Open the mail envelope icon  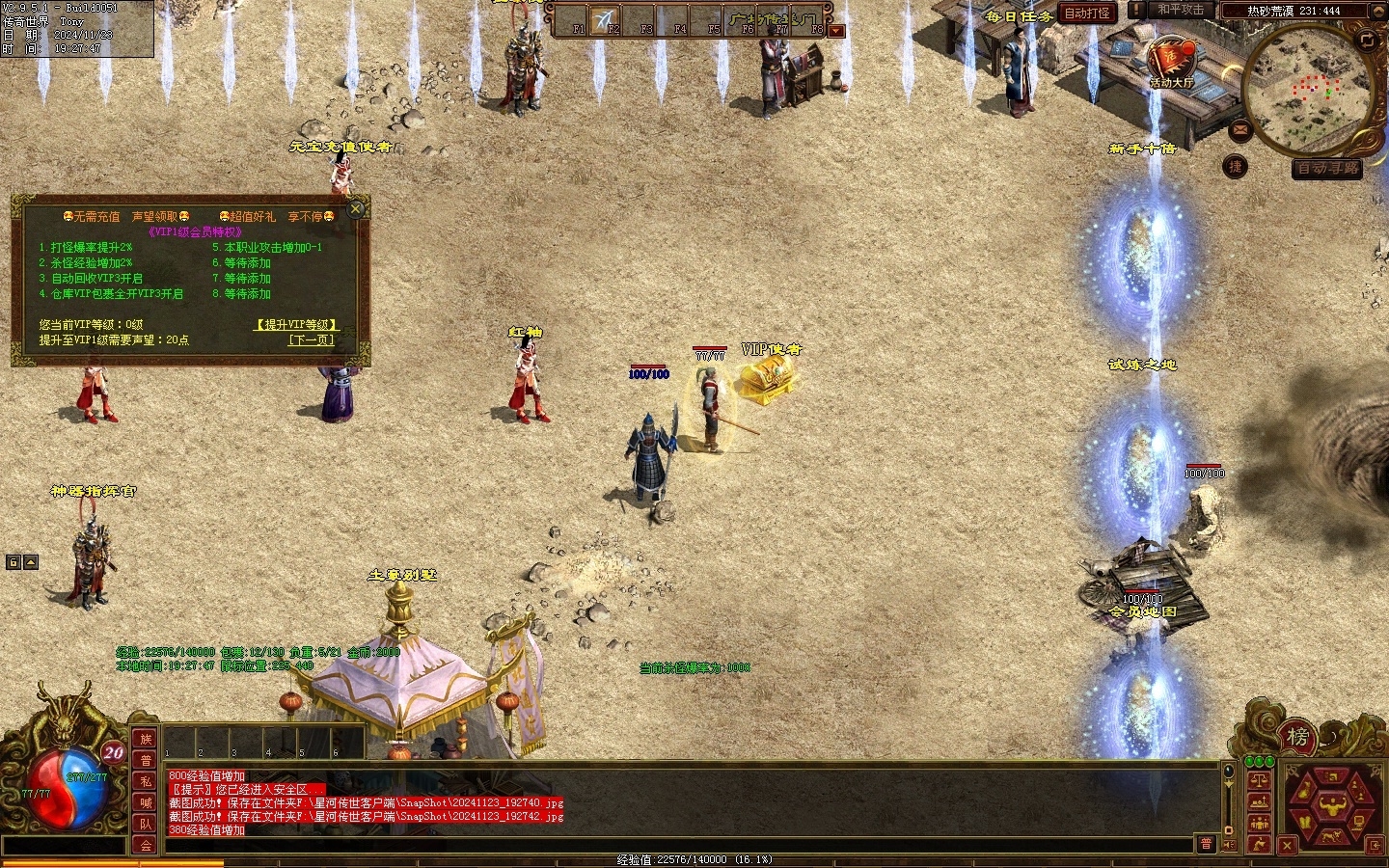(x=1240, y=129)
